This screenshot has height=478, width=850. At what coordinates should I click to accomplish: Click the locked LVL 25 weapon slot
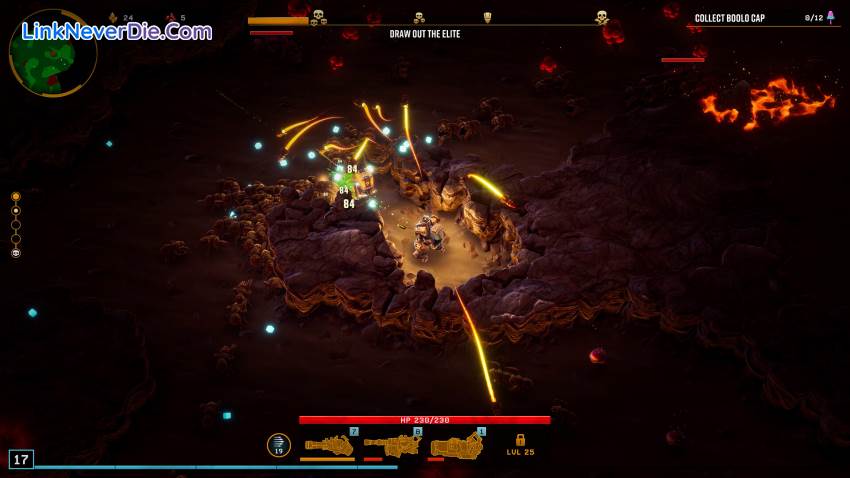coord(520,444)
